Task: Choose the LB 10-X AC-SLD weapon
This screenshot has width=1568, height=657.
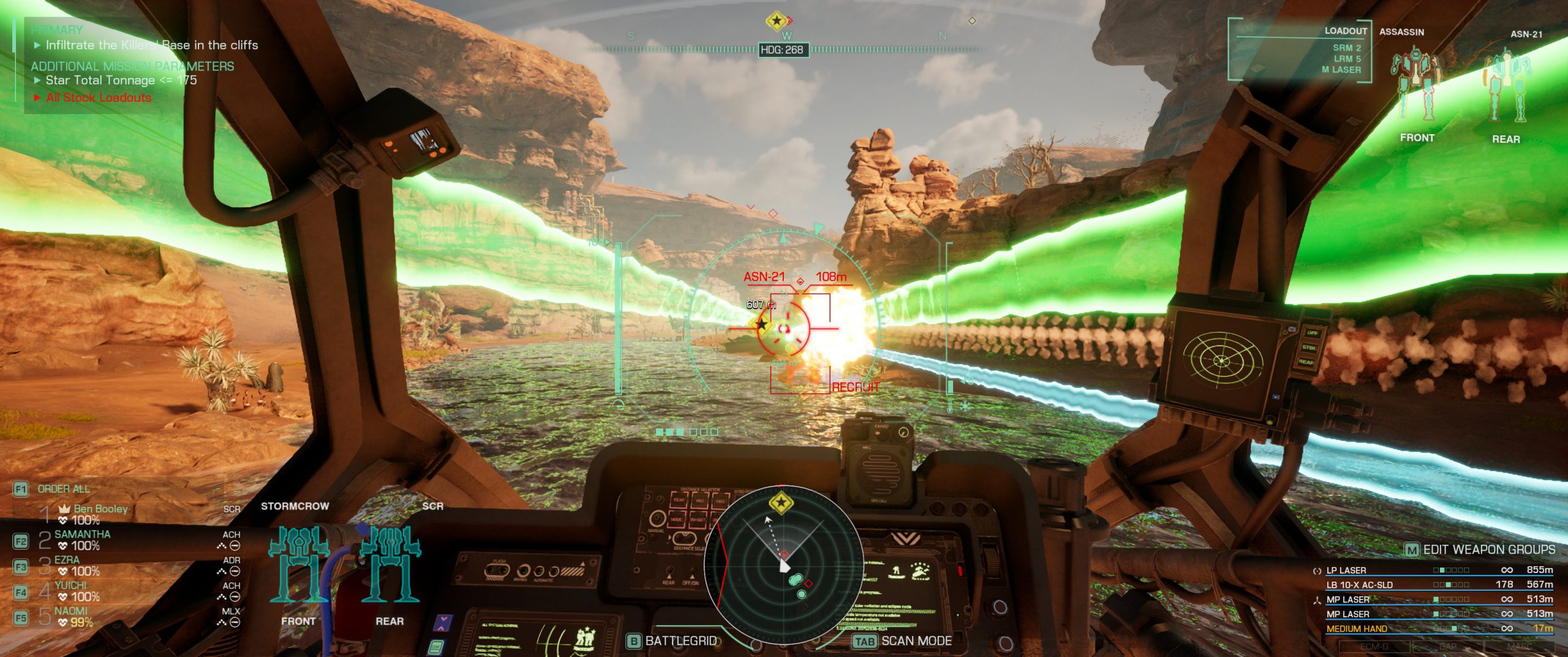Action: (1359, 585)
